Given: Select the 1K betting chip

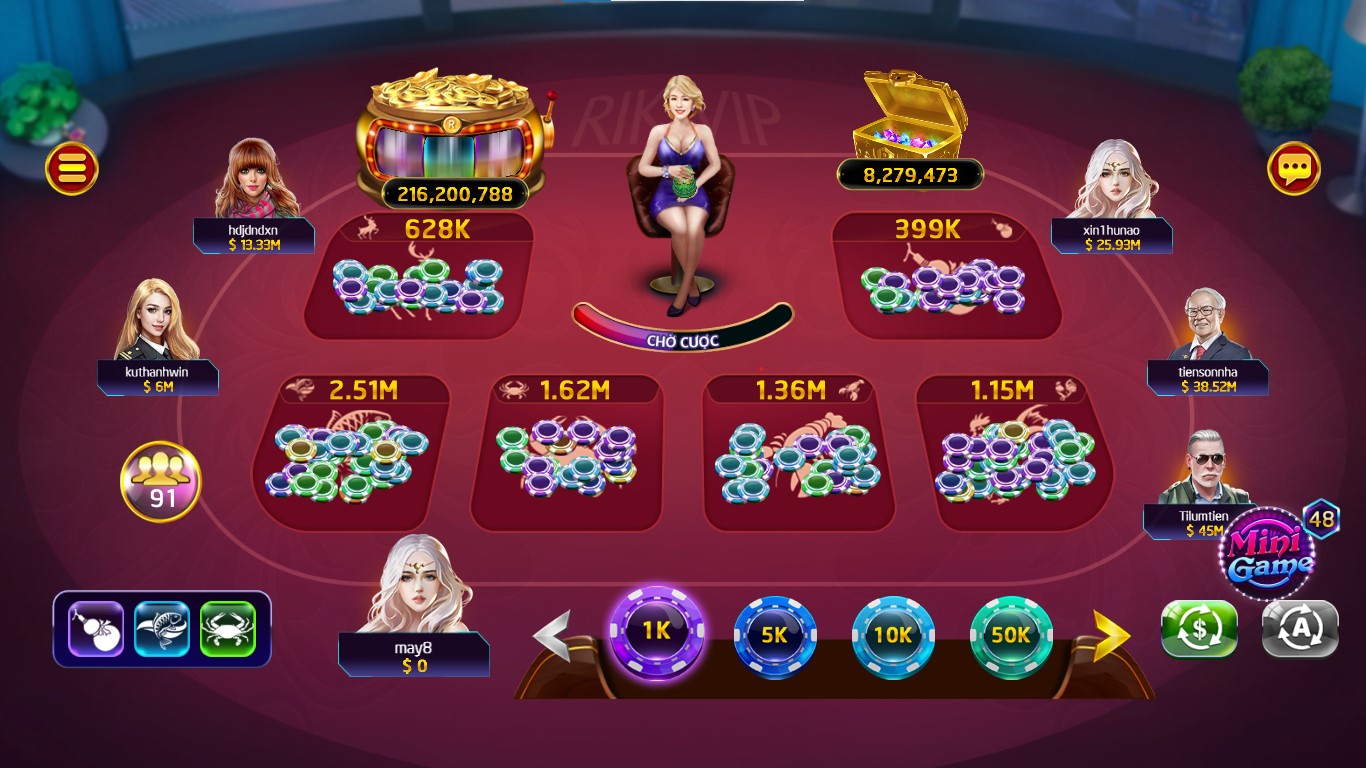Looking at the screenshot, I should (x=656, y=633).
